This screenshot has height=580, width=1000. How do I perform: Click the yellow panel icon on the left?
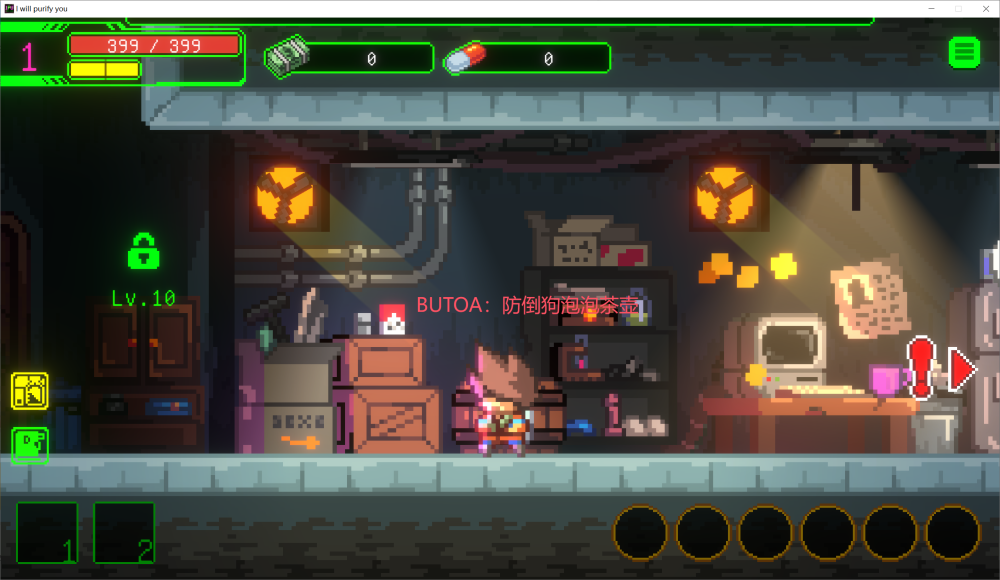point(30,391)
